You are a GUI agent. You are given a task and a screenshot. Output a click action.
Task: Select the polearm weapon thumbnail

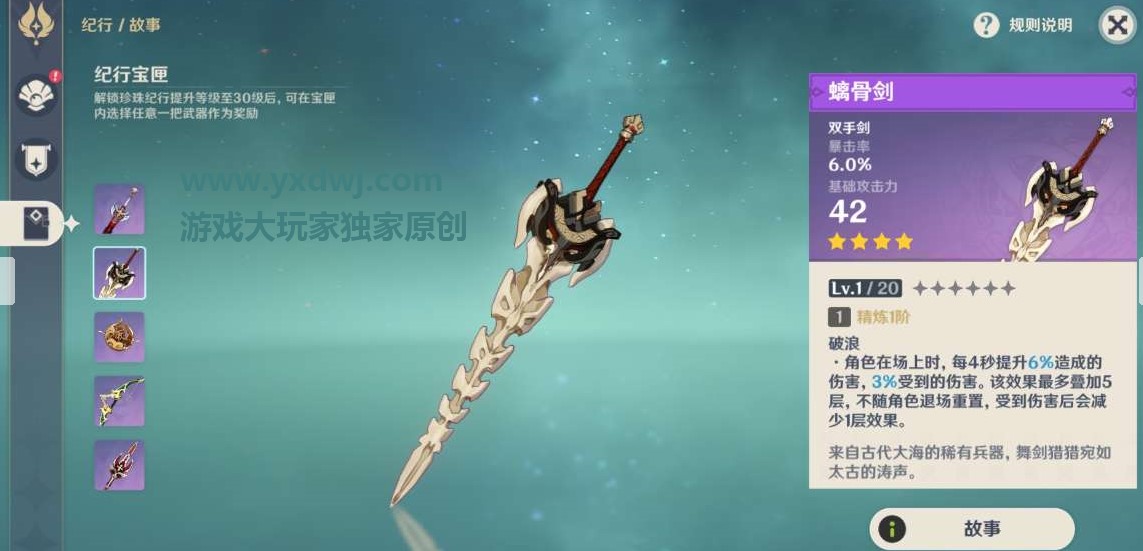pos(119,465)
